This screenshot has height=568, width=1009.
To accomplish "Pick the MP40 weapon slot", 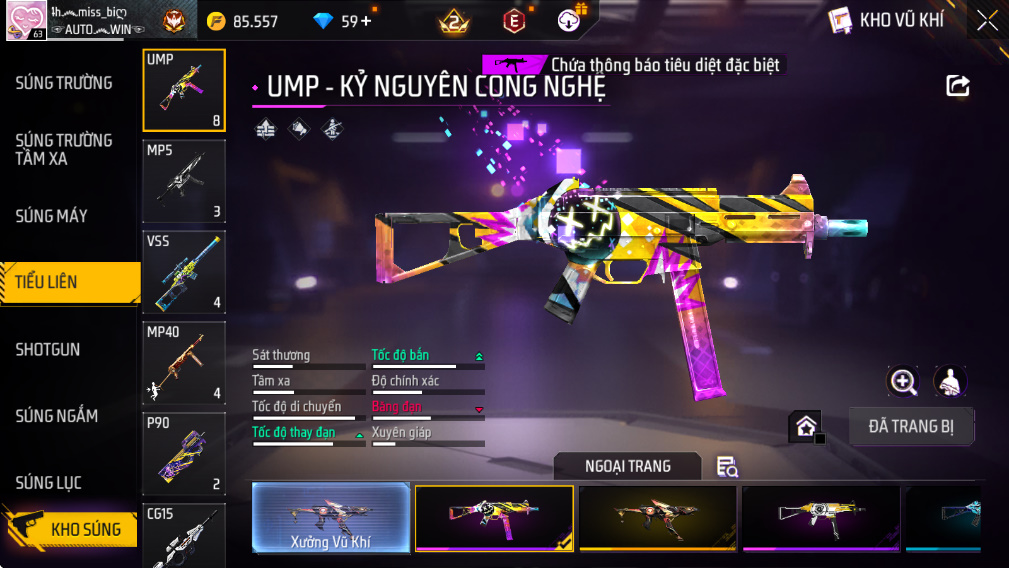I will (x=184, y=363).
